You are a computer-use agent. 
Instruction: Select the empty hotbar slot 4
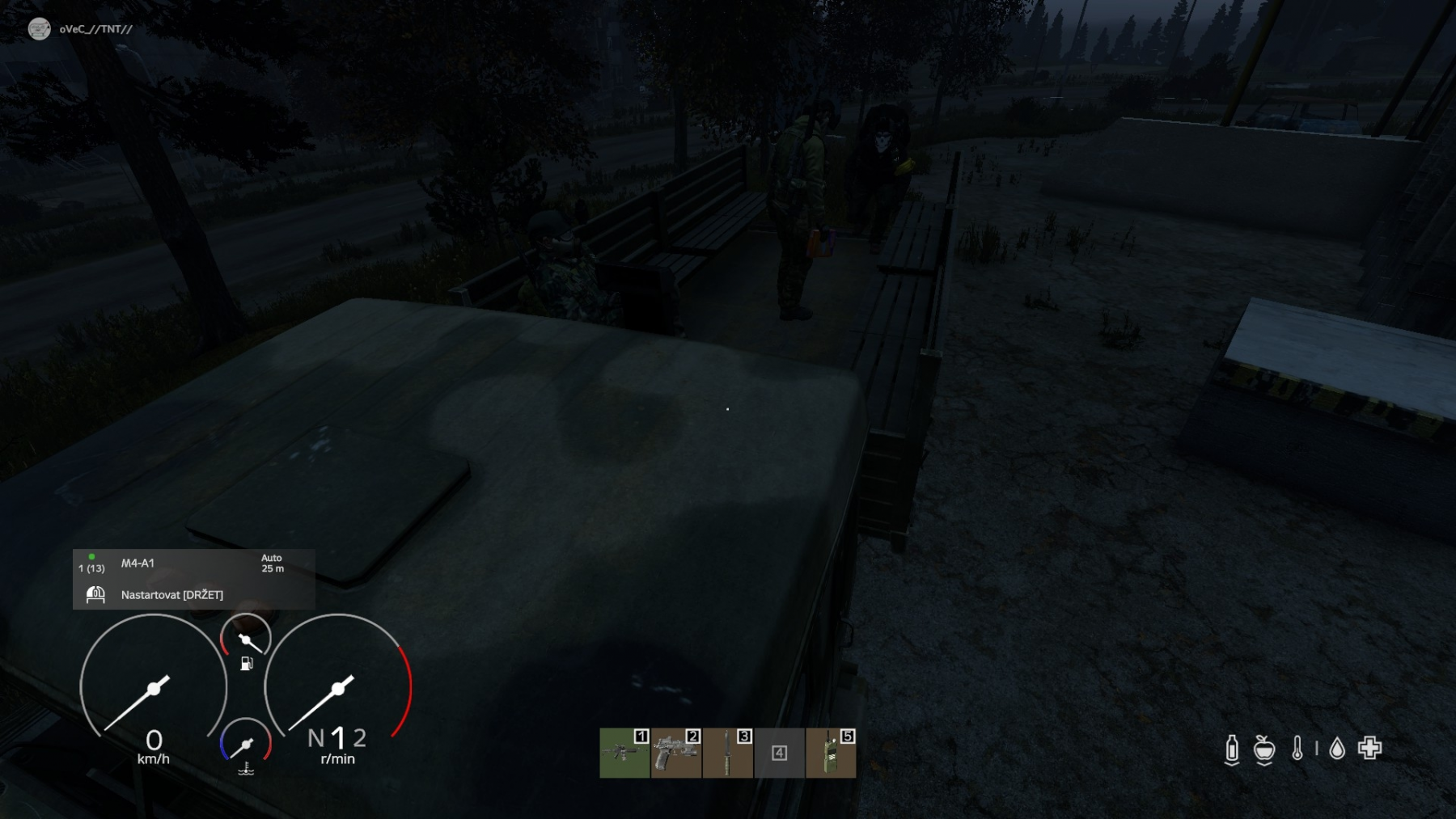point(779,753)
